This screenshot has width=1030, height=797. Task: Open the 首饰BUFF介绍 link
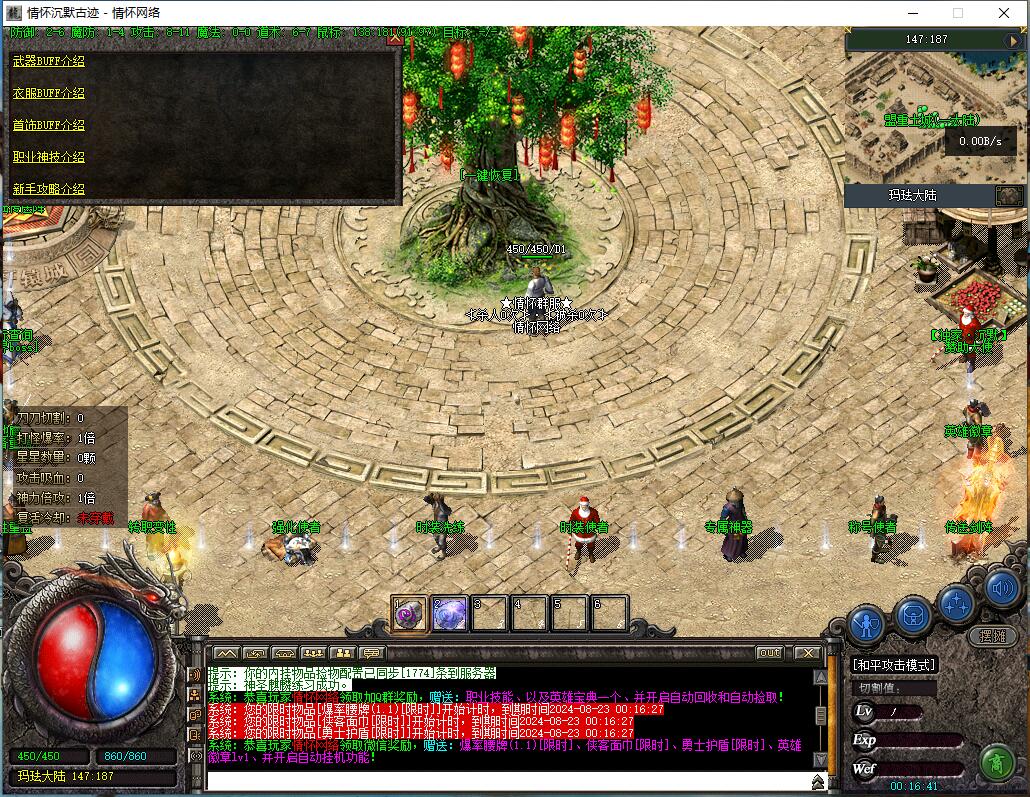(48, 125)
